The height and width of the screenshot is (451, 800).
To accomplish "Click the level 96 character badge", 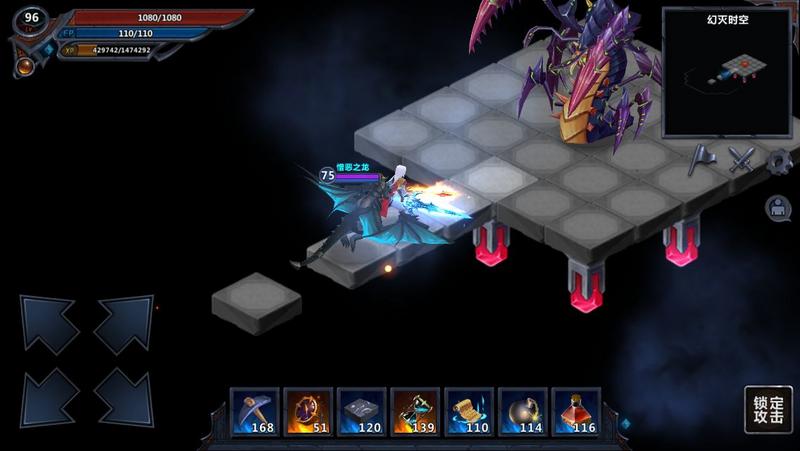I will coord(32,18).
